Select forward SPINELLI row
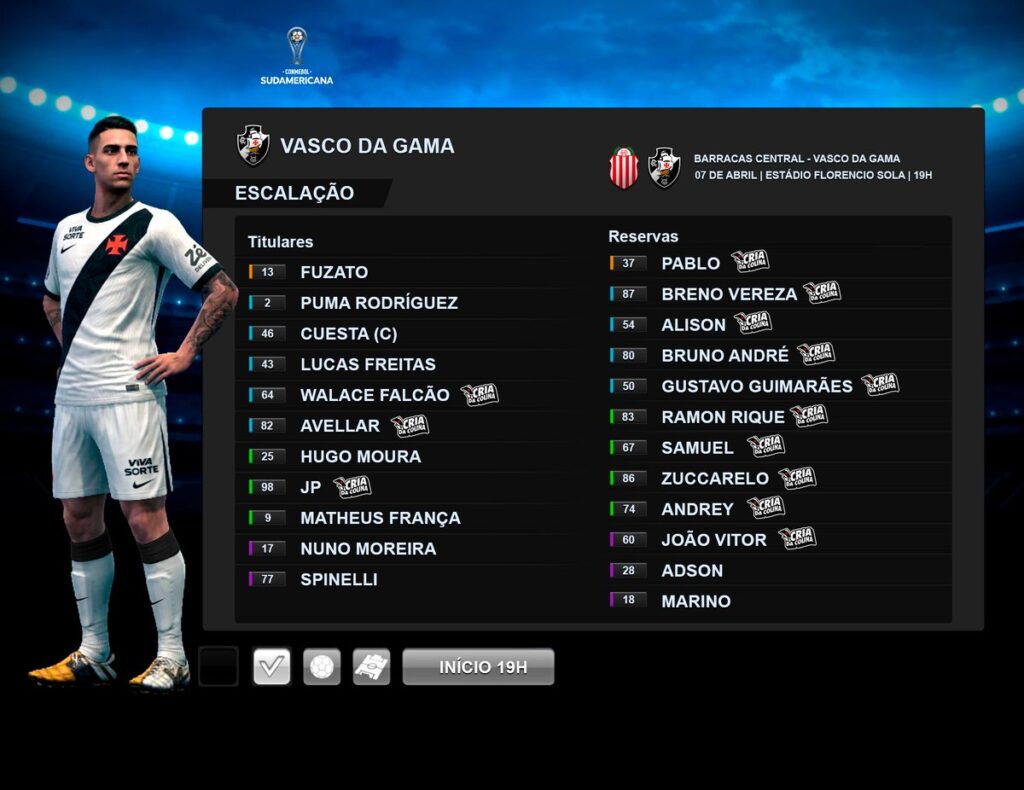Viewport: 1024px width, 790px height. pyautogui.click(x=339, y=579)
